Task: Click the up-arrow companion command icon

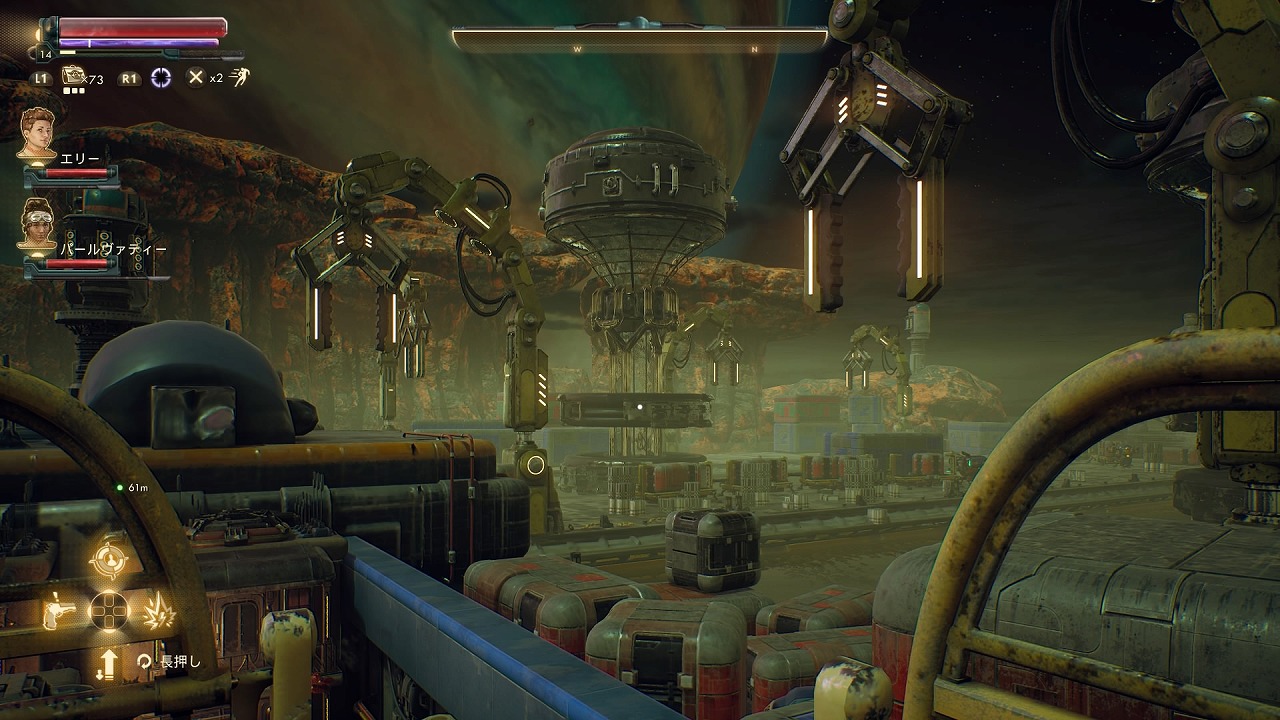Action: pos(108,663)
